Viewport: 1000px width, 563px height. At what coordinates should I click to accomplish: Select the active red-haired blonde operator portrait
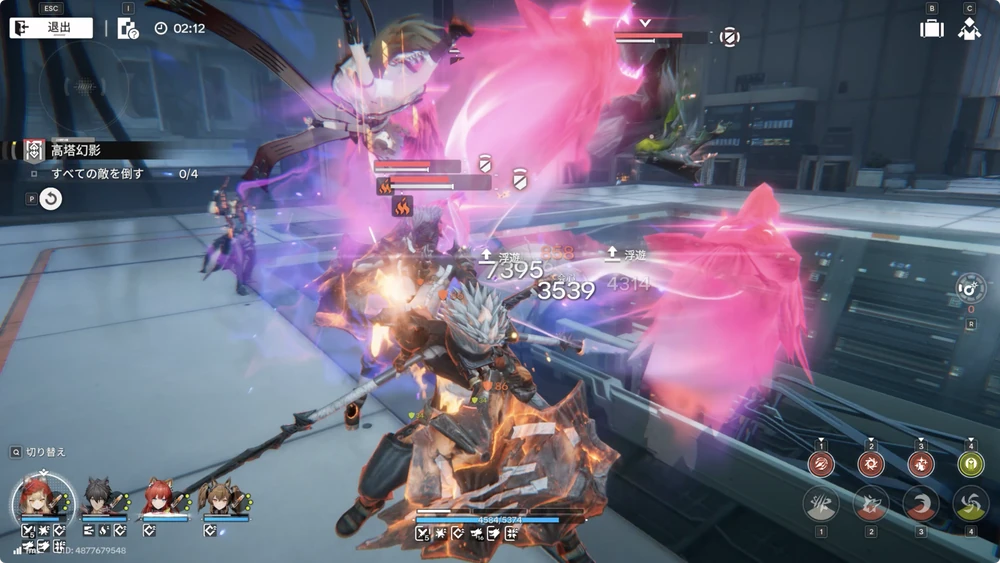click(x=42, y=496)
